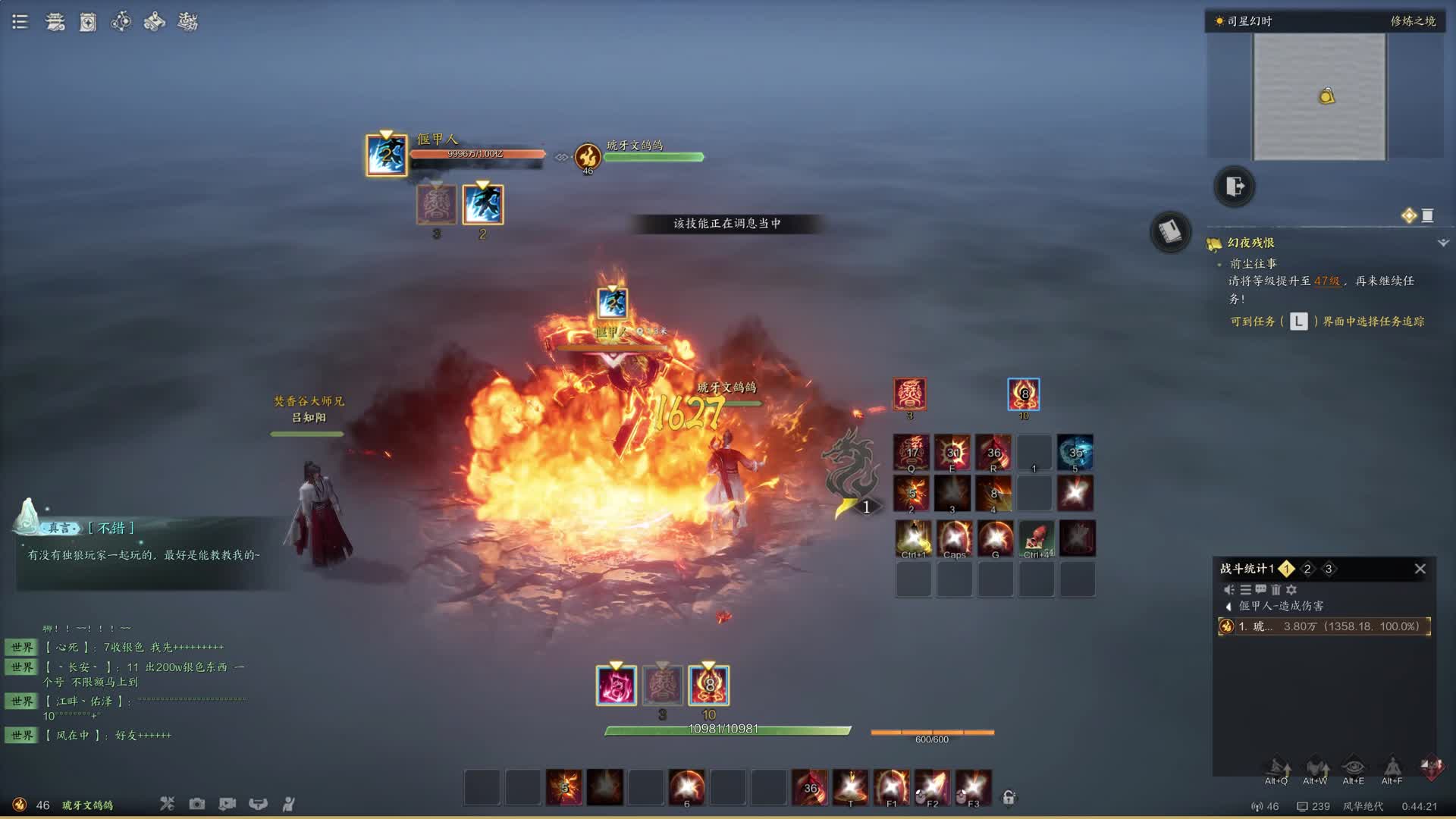The image size is (1456, 819).
Task: Activate the blue swirl skill on key 5
Action: click(x=1075, y=452)
